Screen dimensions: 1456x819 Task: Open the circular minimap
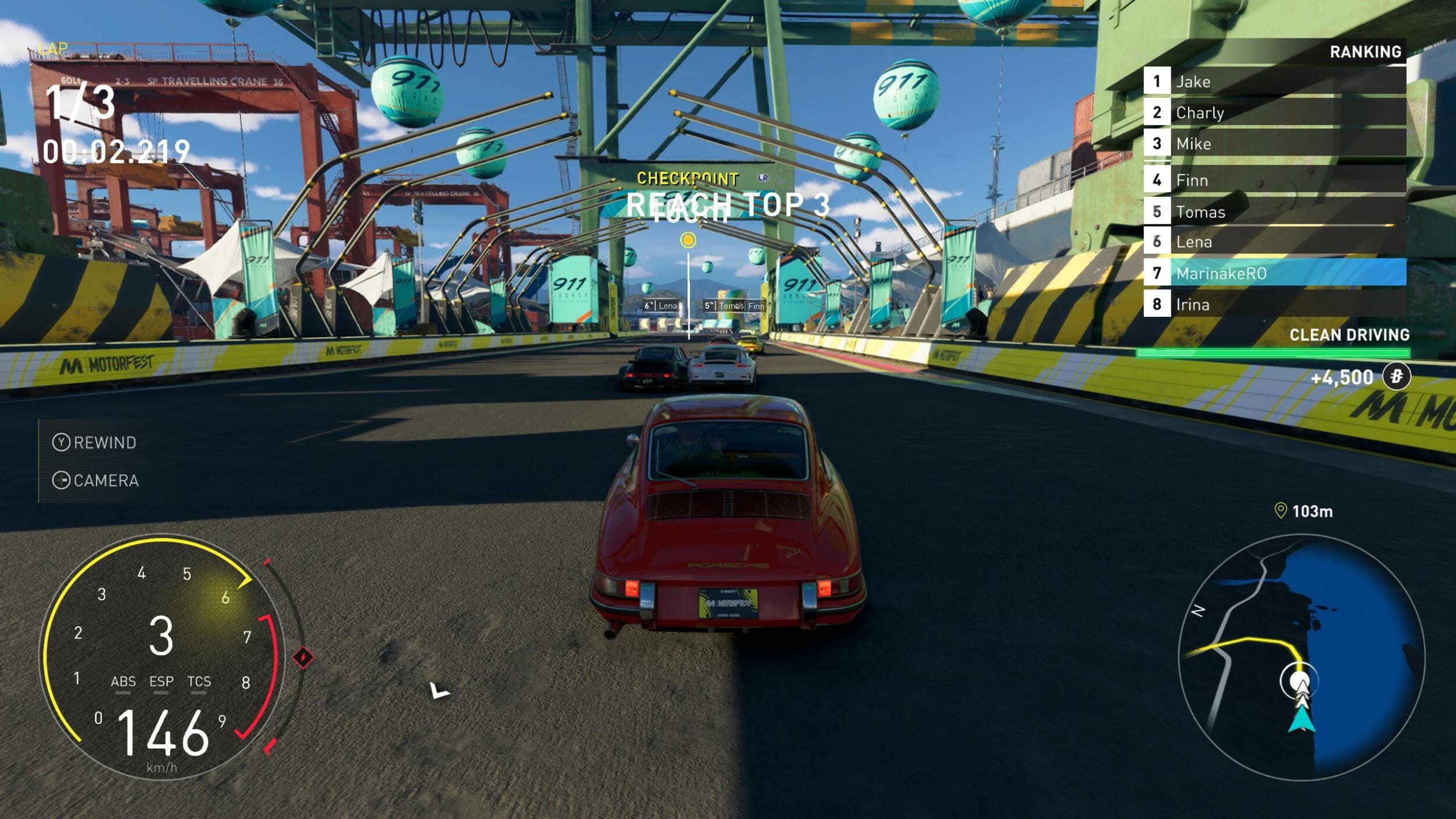tap(1301, 657)
